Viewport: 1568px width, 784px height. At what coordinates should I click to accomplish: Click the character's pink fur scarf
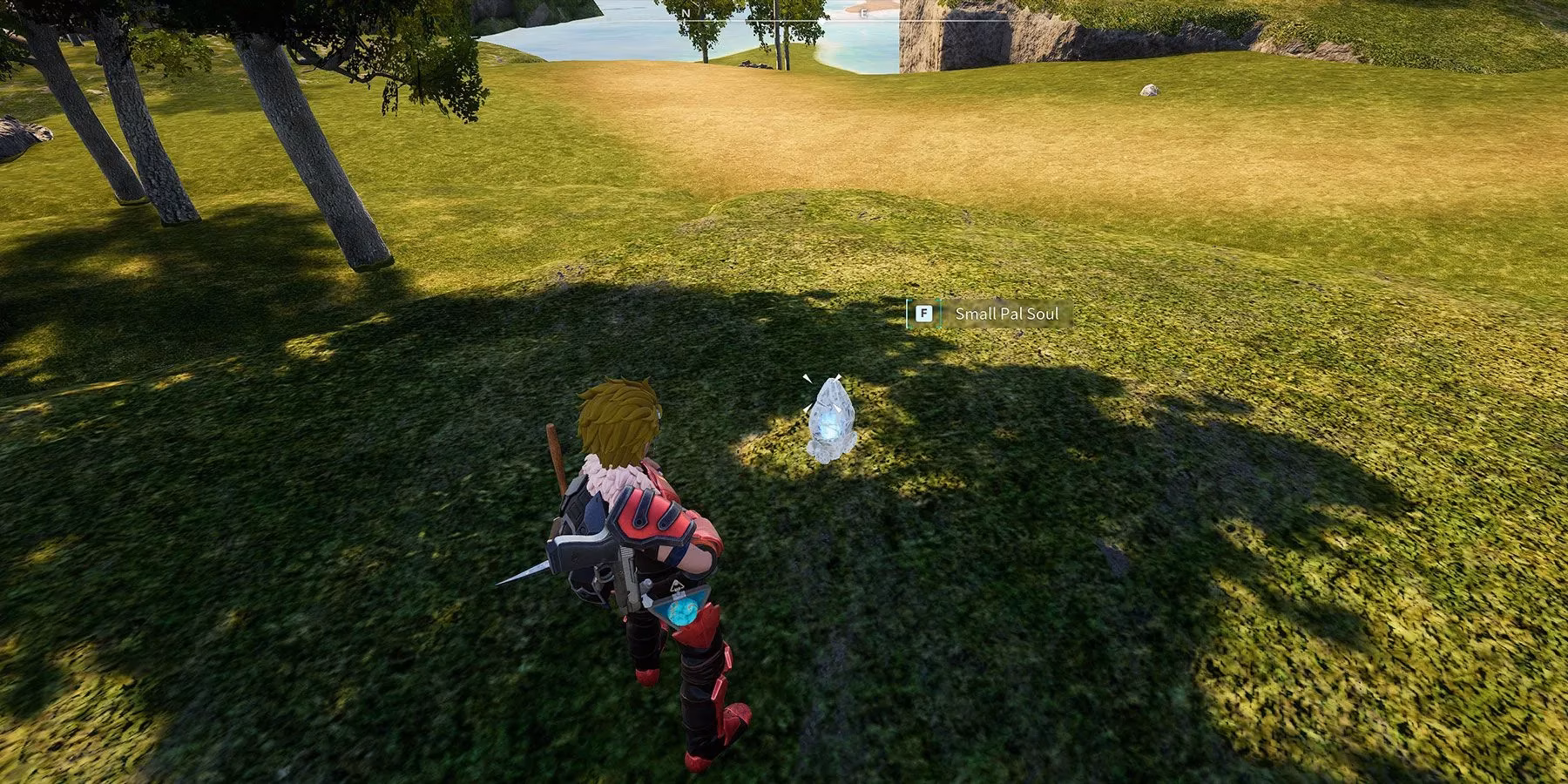(x=610, y=475)
